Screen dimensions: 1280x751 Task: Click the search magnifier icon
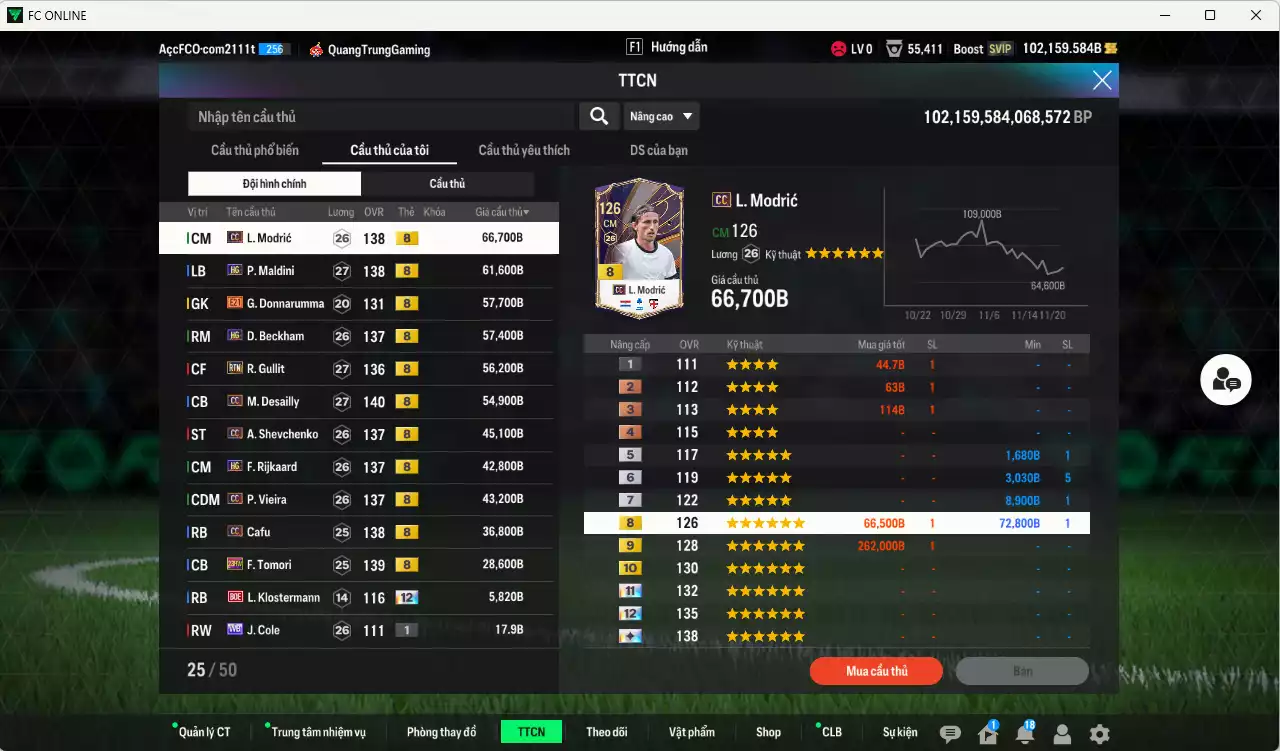coord(598,116)
